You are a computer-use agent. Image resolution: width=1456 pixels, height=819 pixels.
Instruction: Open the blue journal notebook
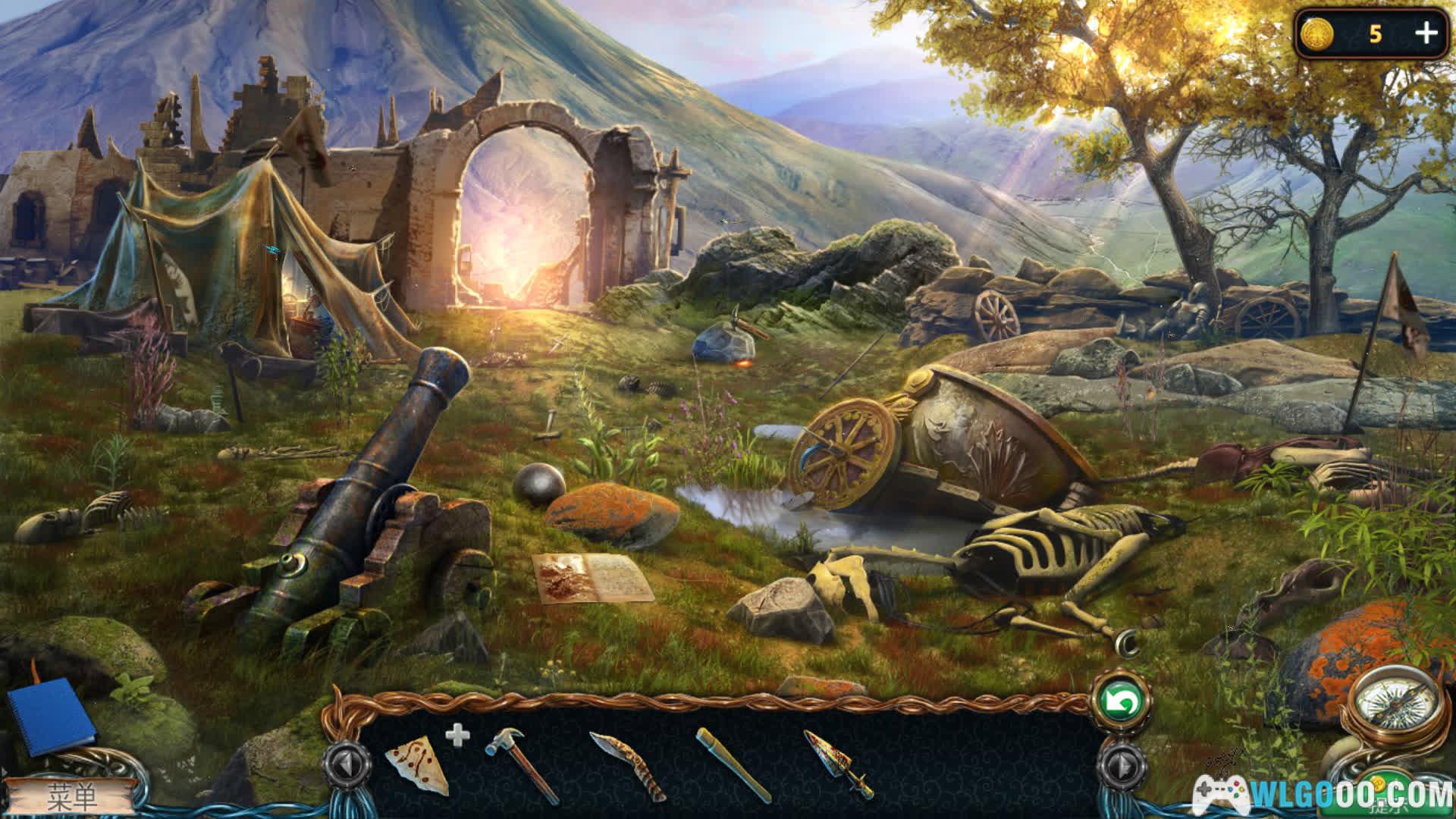[x=52, y=715]
